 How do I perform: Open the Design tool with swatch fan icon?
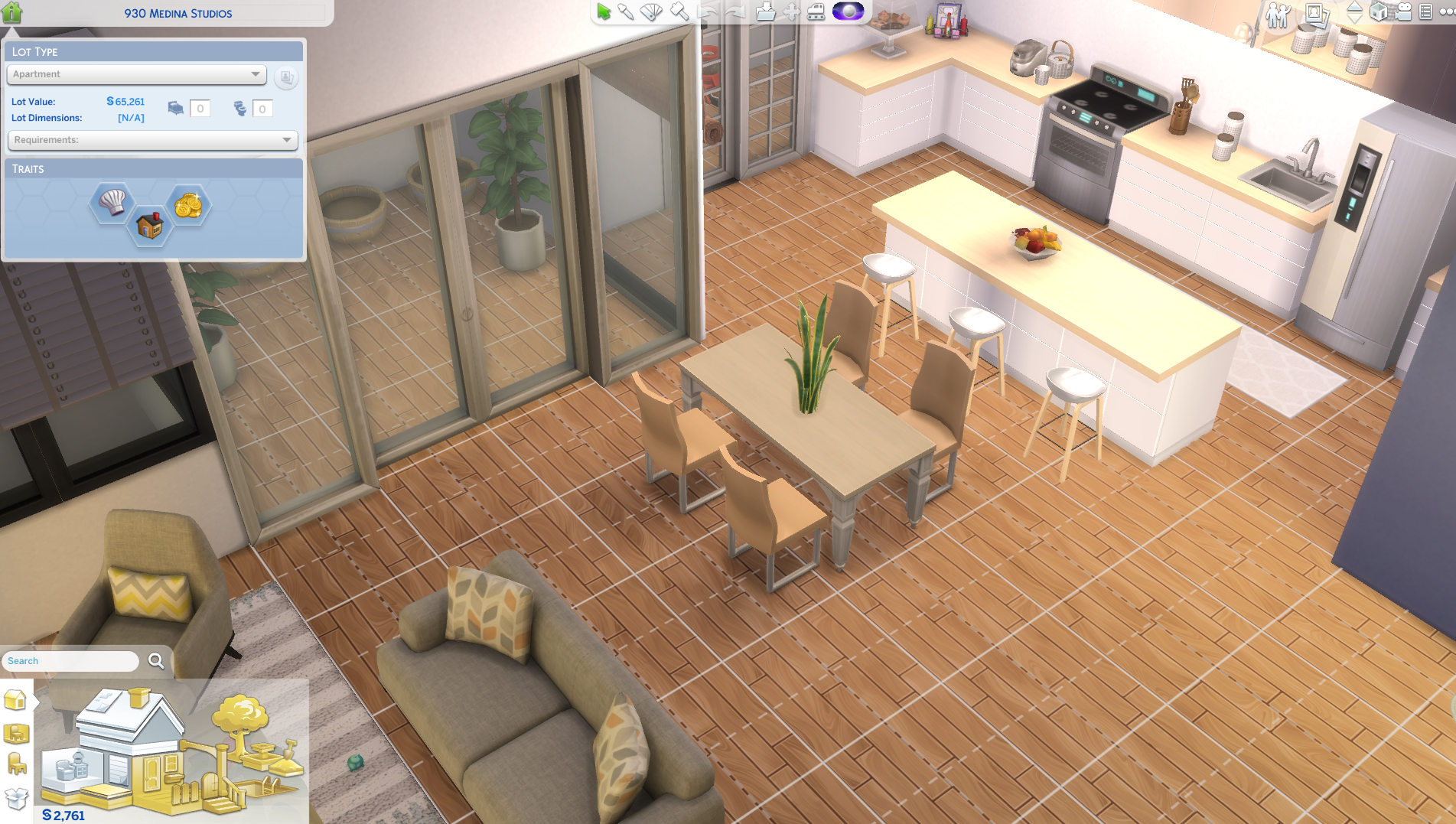[x=651, y=11]
